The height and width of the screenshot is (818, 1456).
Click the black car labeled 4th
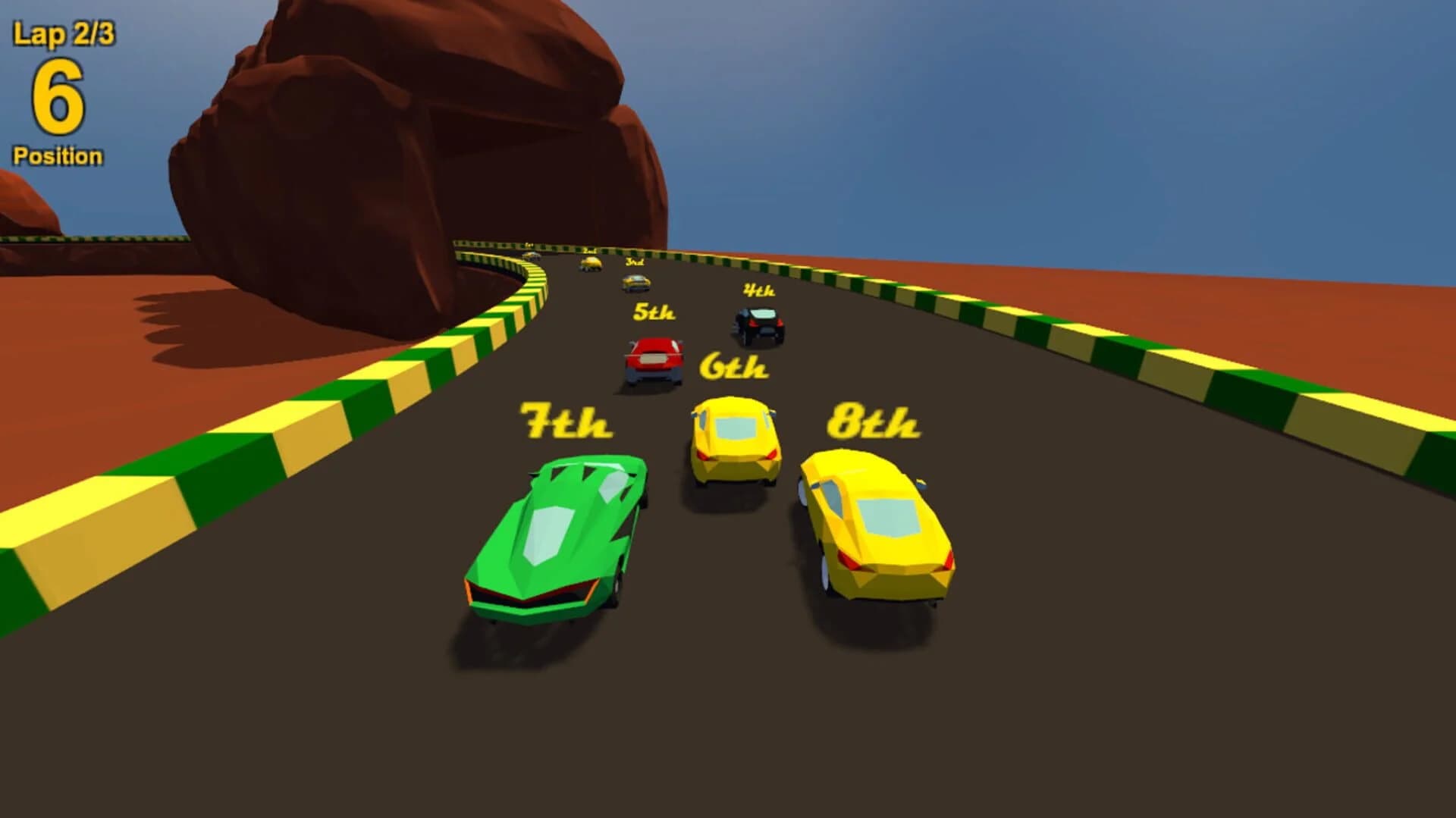(x=758, y=326)
